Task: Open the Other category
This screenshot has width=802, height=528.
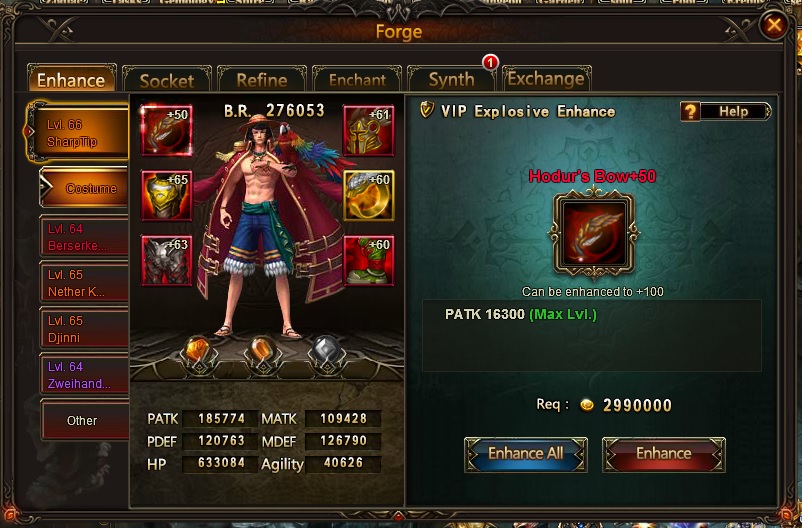Action: point(84,420)
